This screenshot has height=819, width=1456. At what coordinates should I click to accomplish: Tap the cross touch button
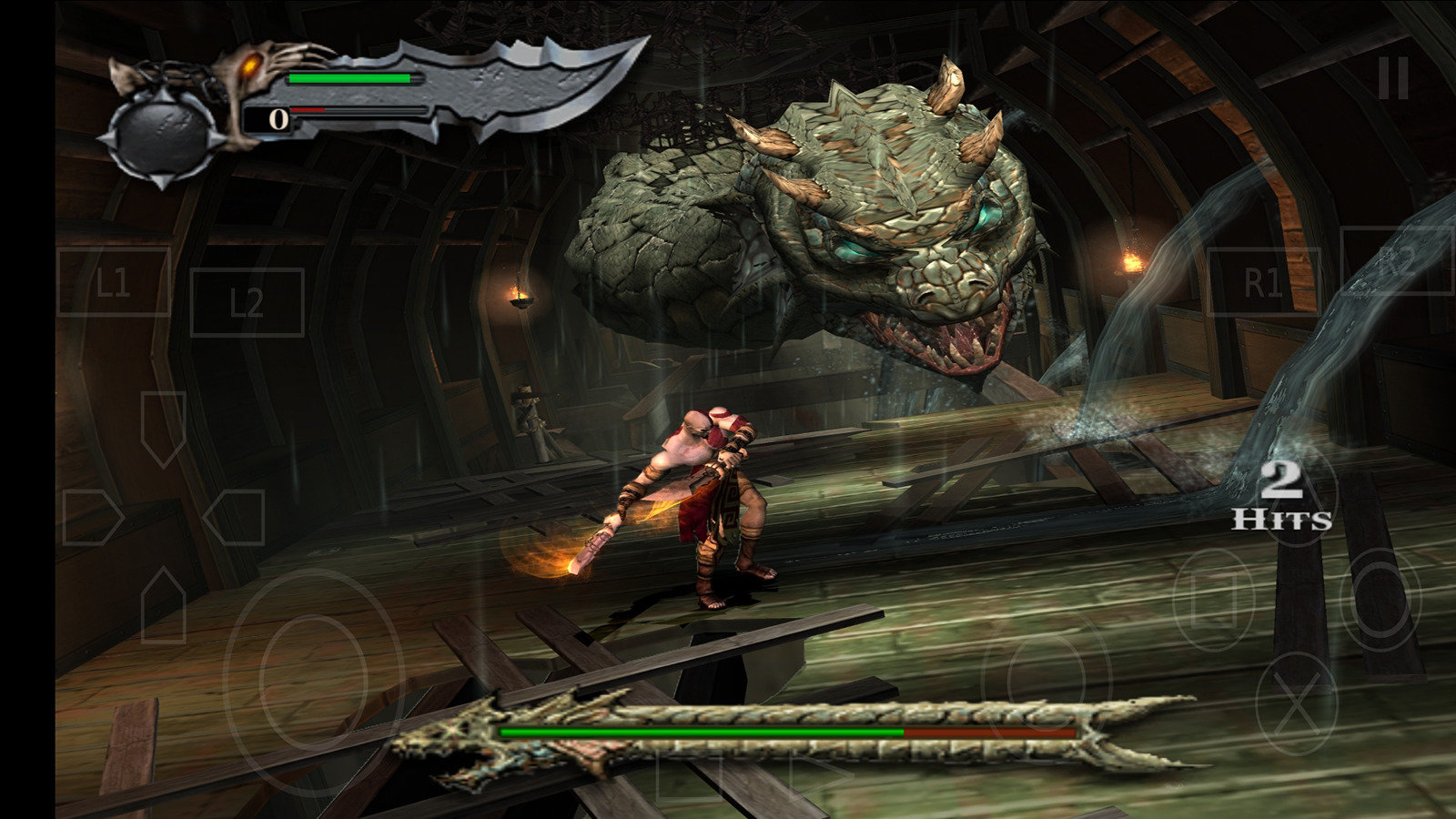pos(1297,703)
